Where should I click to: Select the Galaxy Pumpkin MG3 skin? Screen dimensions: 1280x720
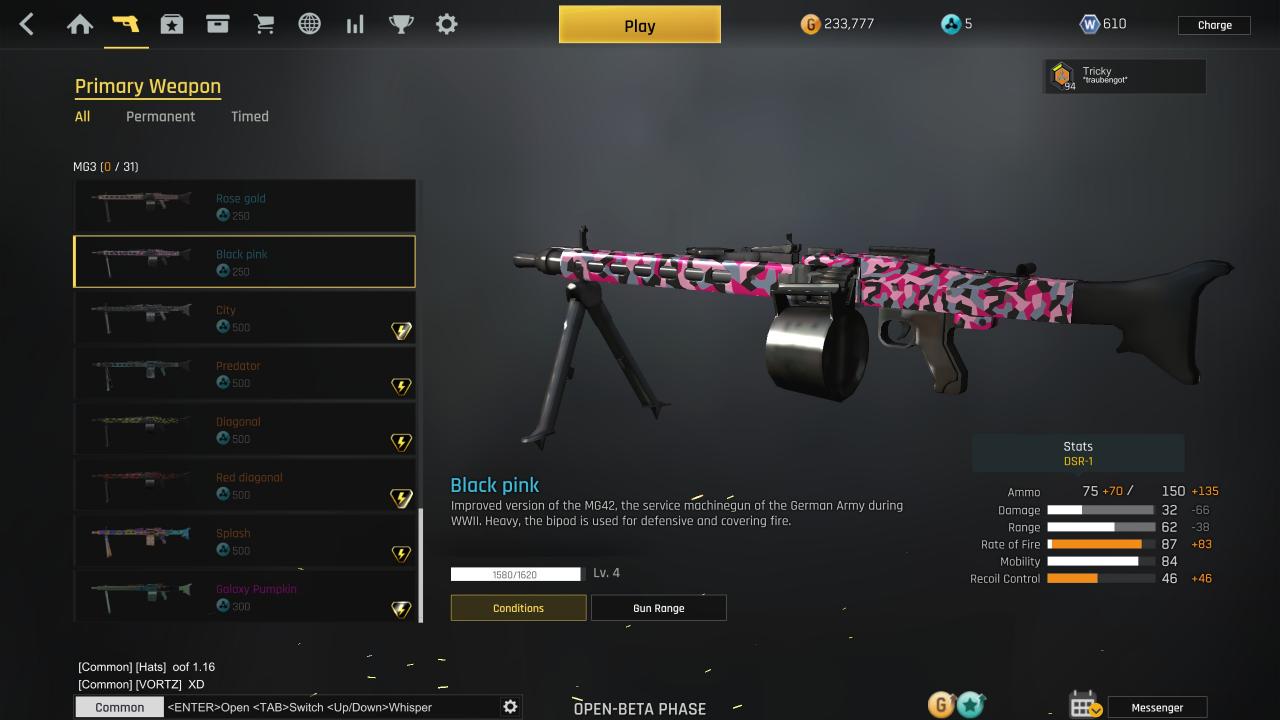point(244,597)
